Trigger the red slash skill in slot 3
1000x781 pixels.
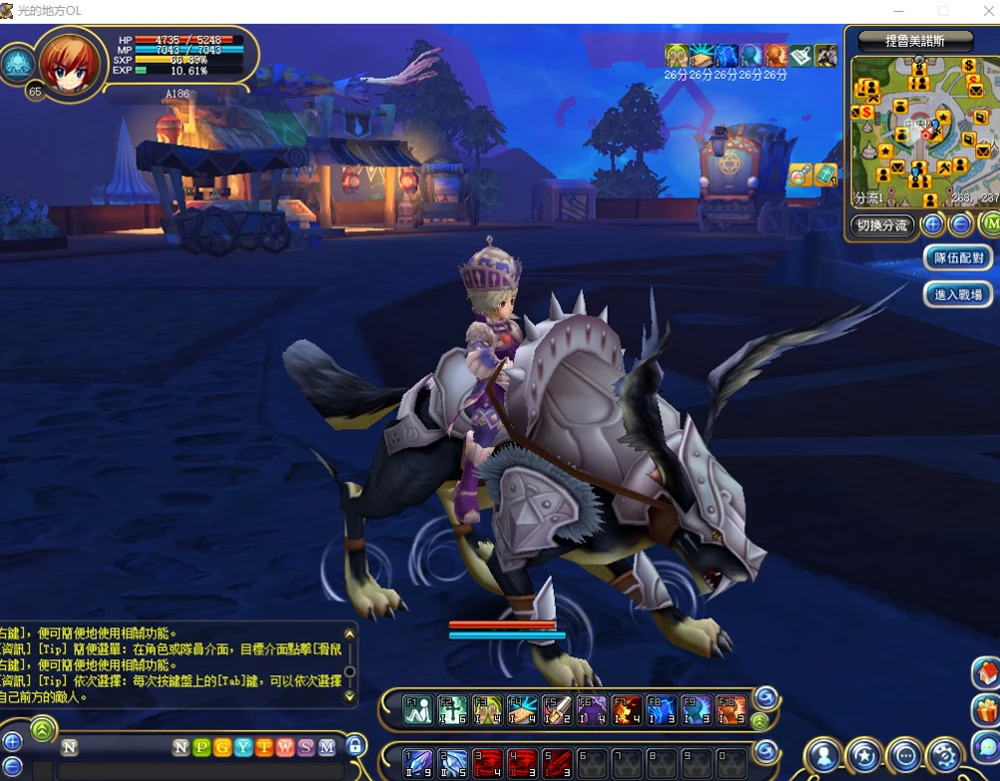pos(489,762)
